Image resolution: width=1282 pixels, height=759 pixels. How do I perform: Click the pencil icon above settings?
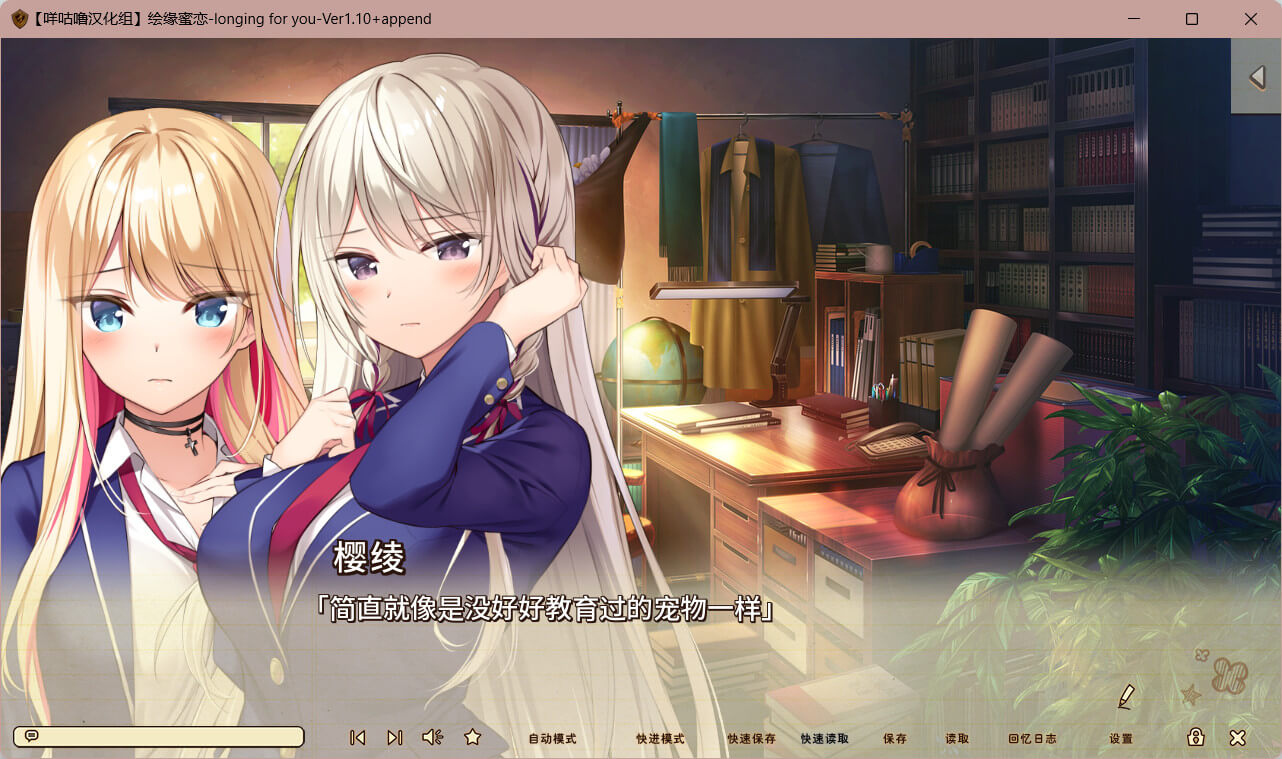point(1126,697)
